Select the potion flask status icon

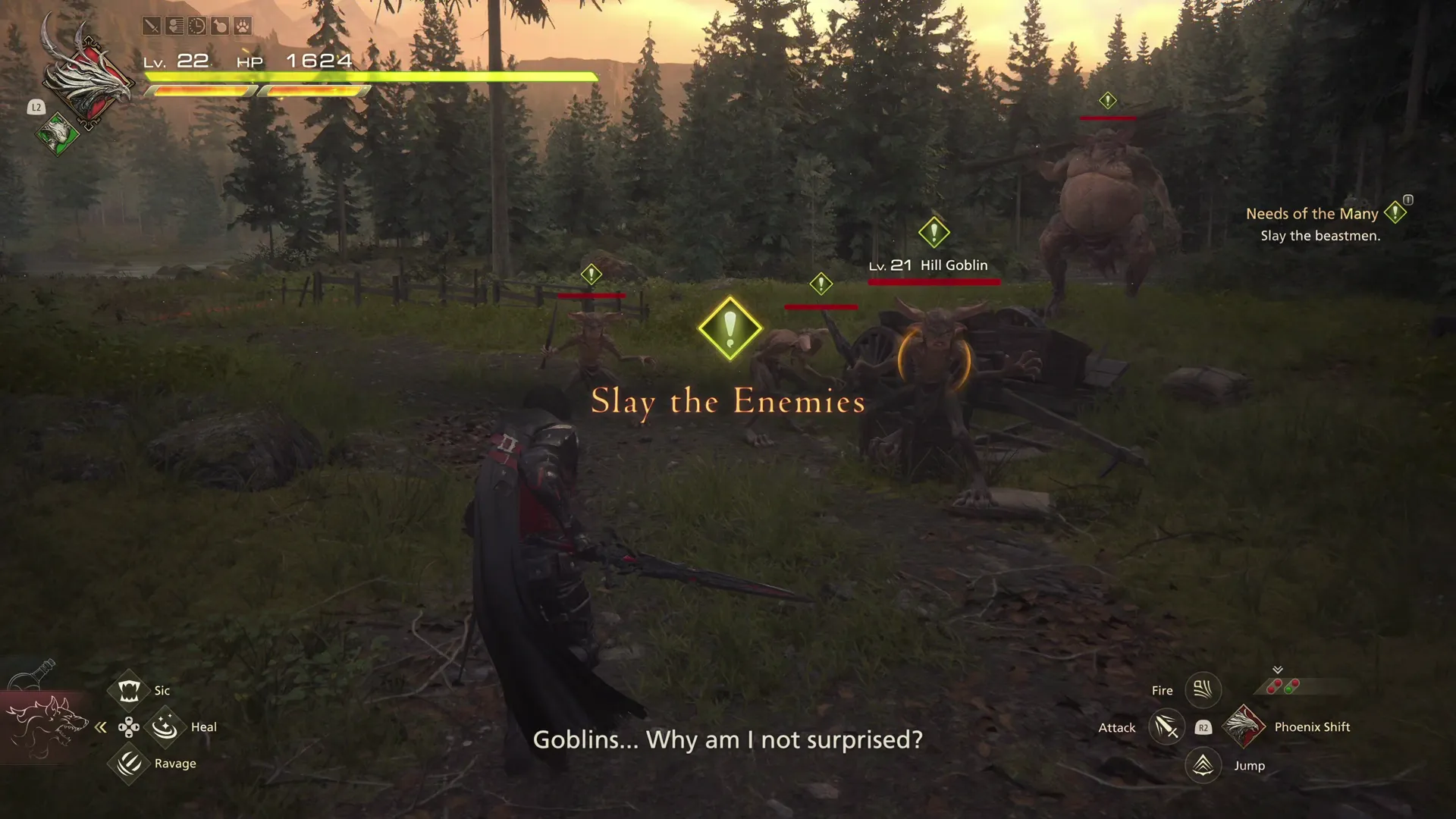click(x=220, y=26)
